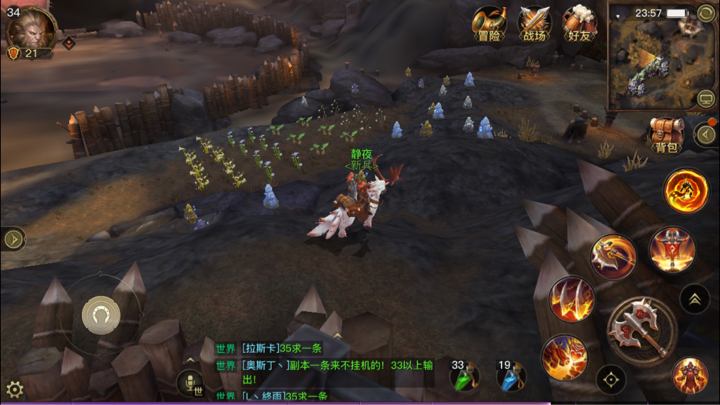720x405 pixels.
Task: Activate the flaming dragon swirl skill
Action: click(686, 189)
